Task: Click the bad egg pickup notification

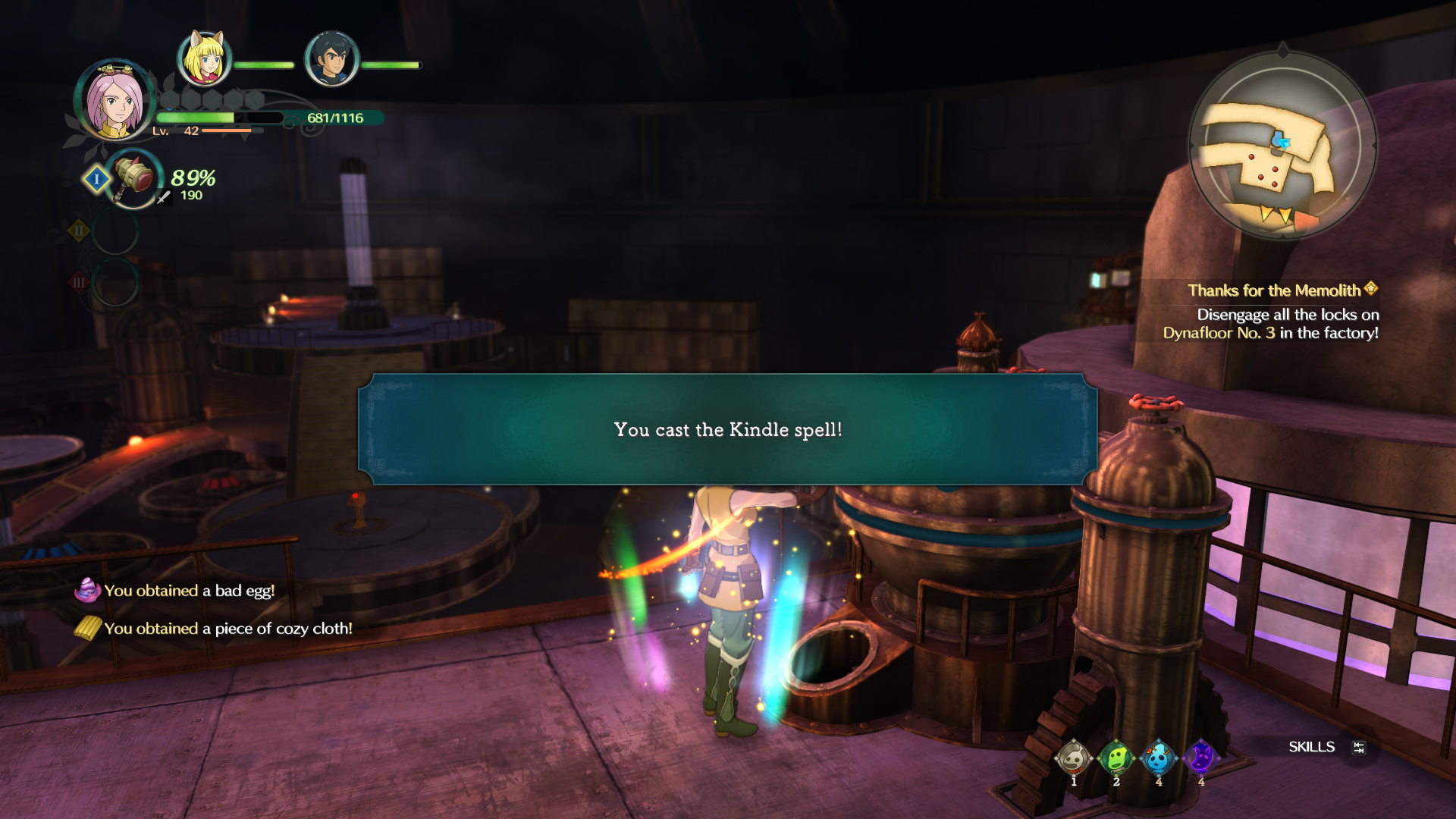Action: [188, 591]
